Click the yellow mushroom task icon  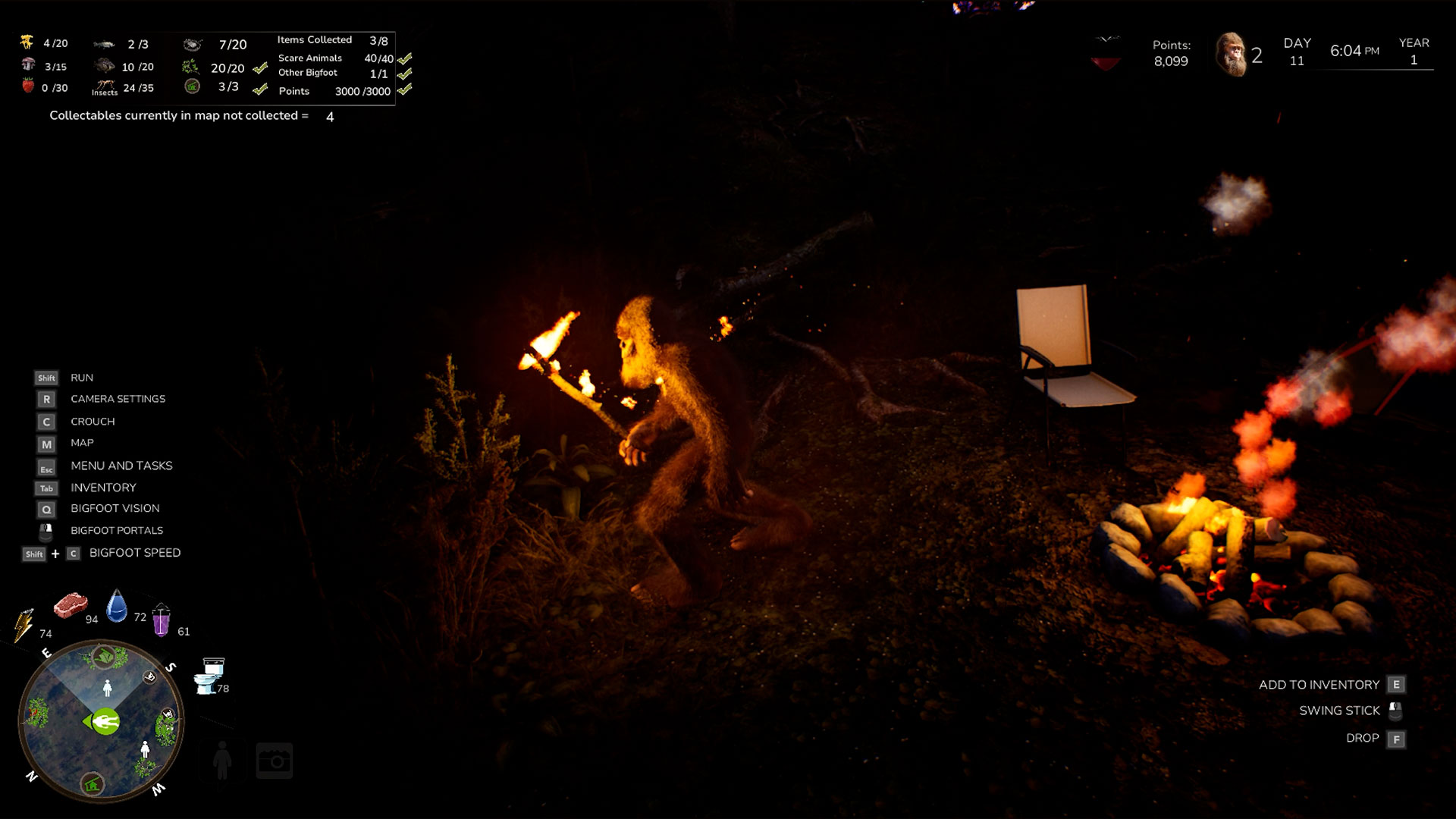[27, 42]
